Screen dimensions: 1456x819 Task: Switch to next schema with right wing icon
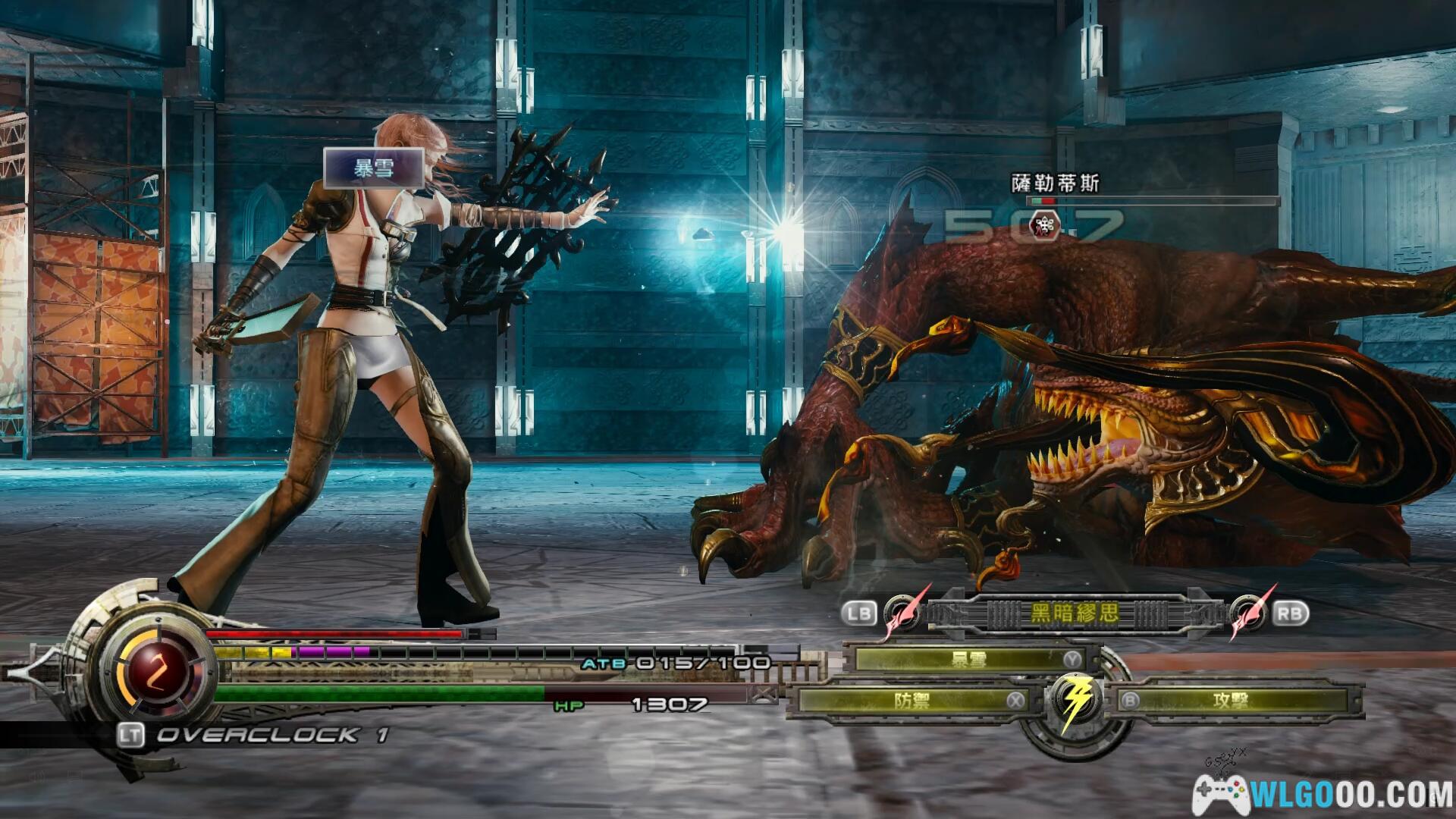pos(1247,613)
